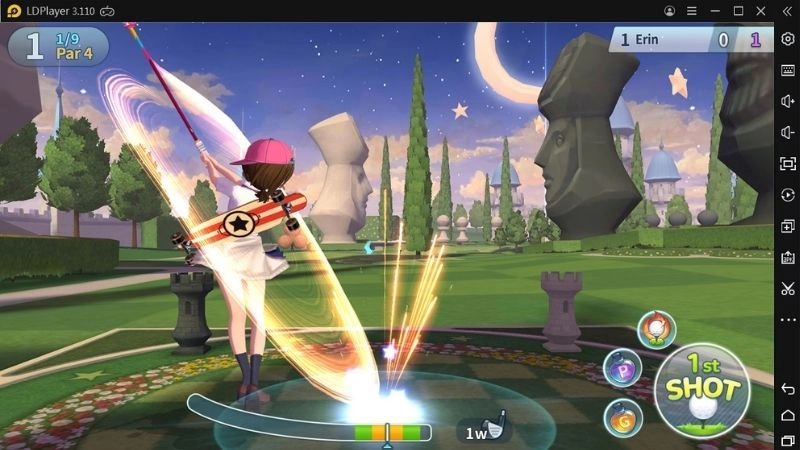The height and width of the screenshot is (450, 800).
Task: Use the orange G potion
Action: [x=623, y=416]
